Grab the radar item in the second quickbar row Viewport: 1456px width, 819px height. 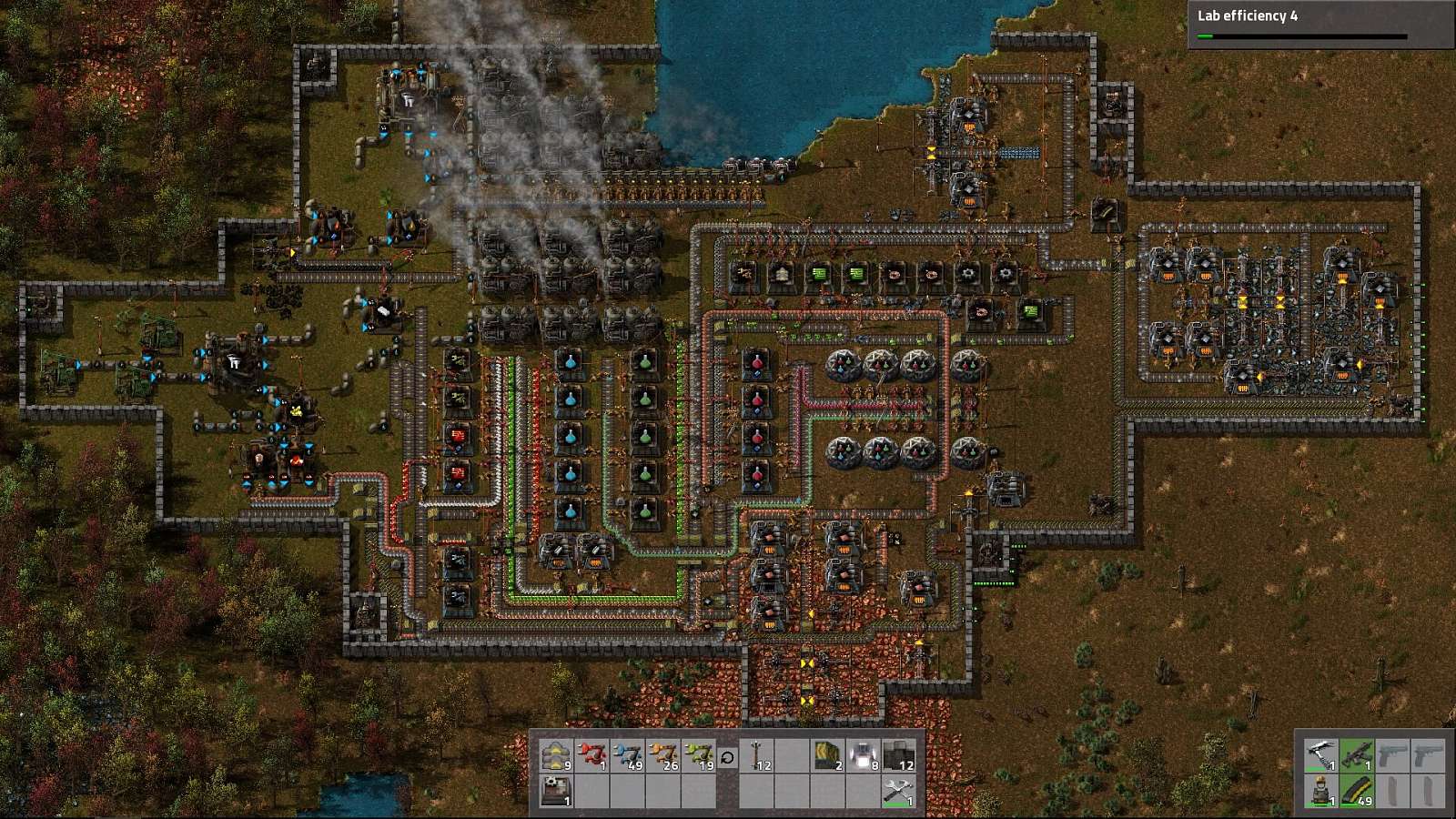point(555,790)
